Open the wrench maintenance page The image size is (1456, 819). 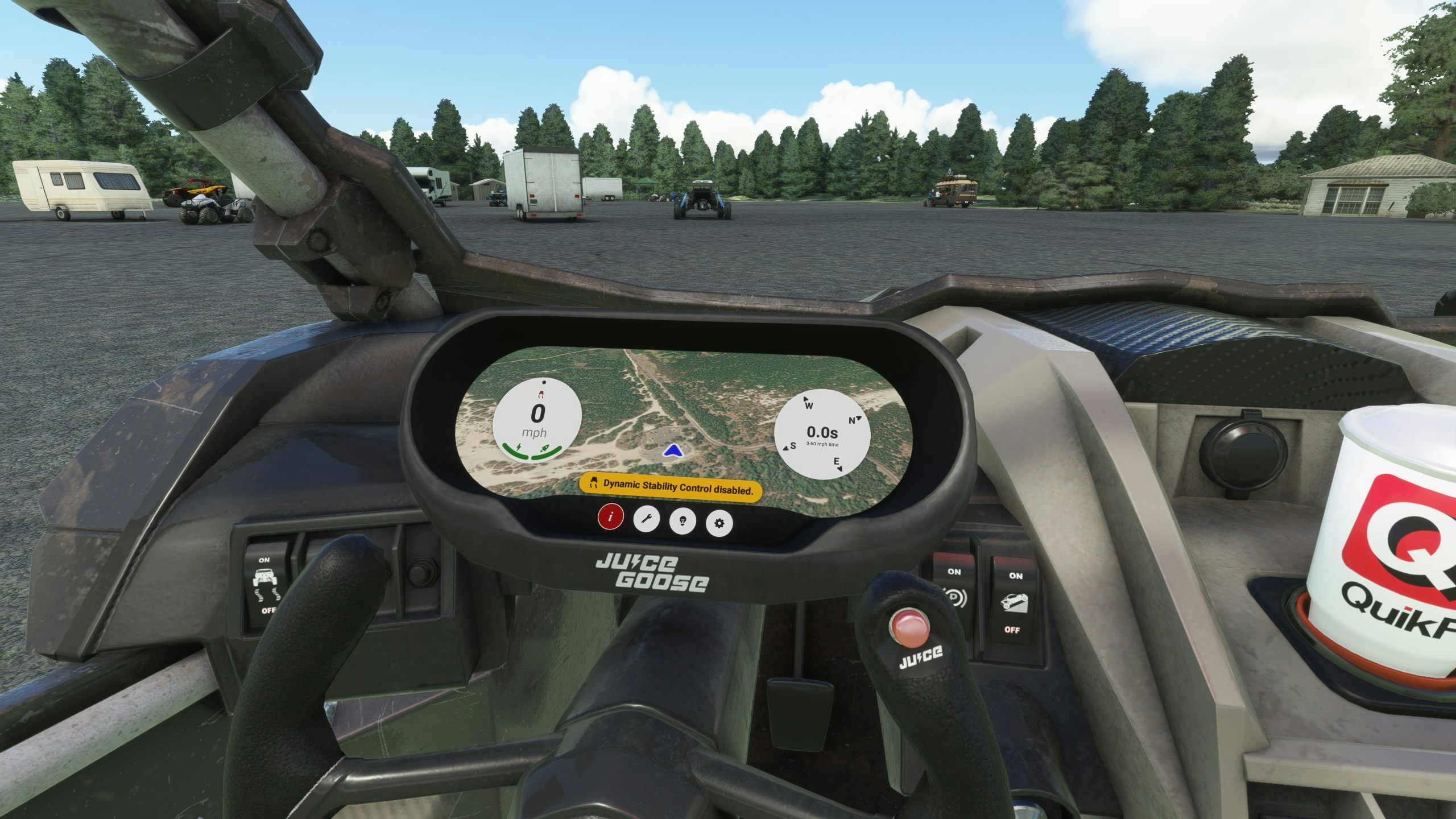(x=647, y=519)
